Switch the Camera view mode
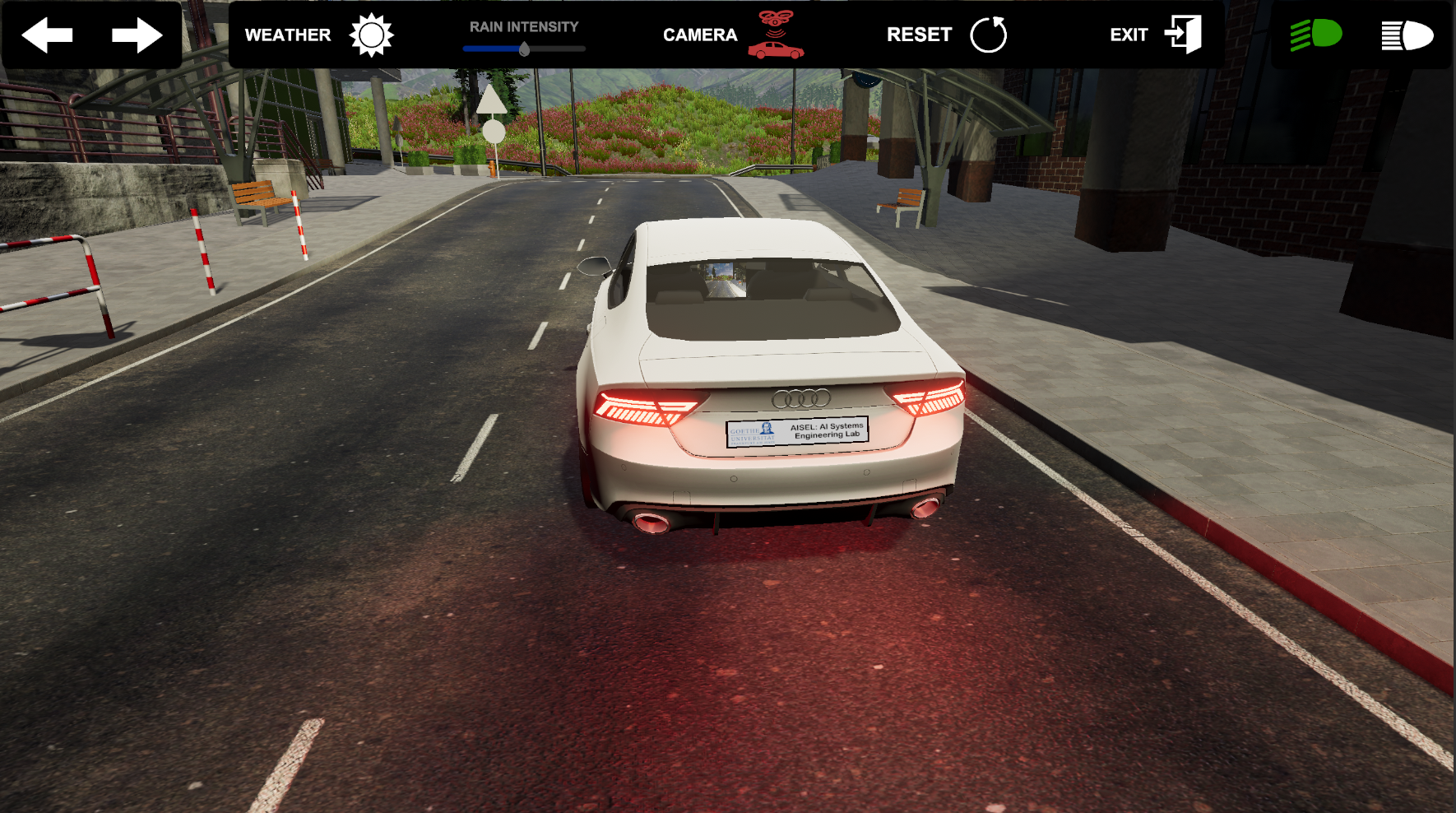The height and width of the screenshot is (813, 1456). [x=775, y=35]
